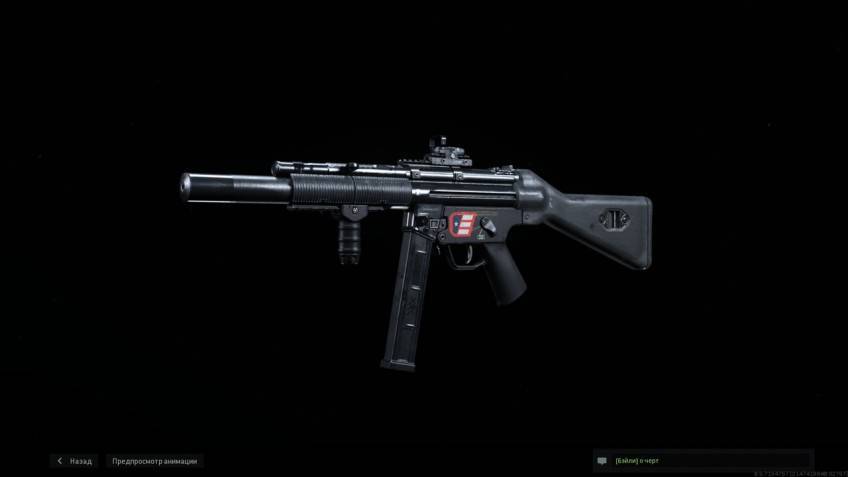Open Предпросмотр анимации preview
The height and width of the screenshot is (477, 848).
coord(154,461)
